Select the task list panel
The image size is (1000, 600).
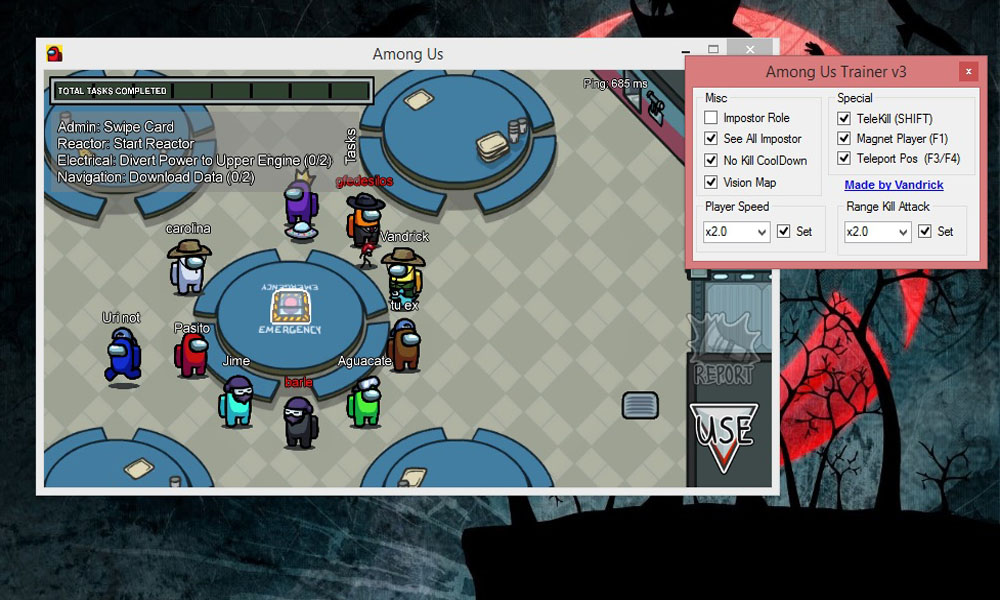(180, 152)
